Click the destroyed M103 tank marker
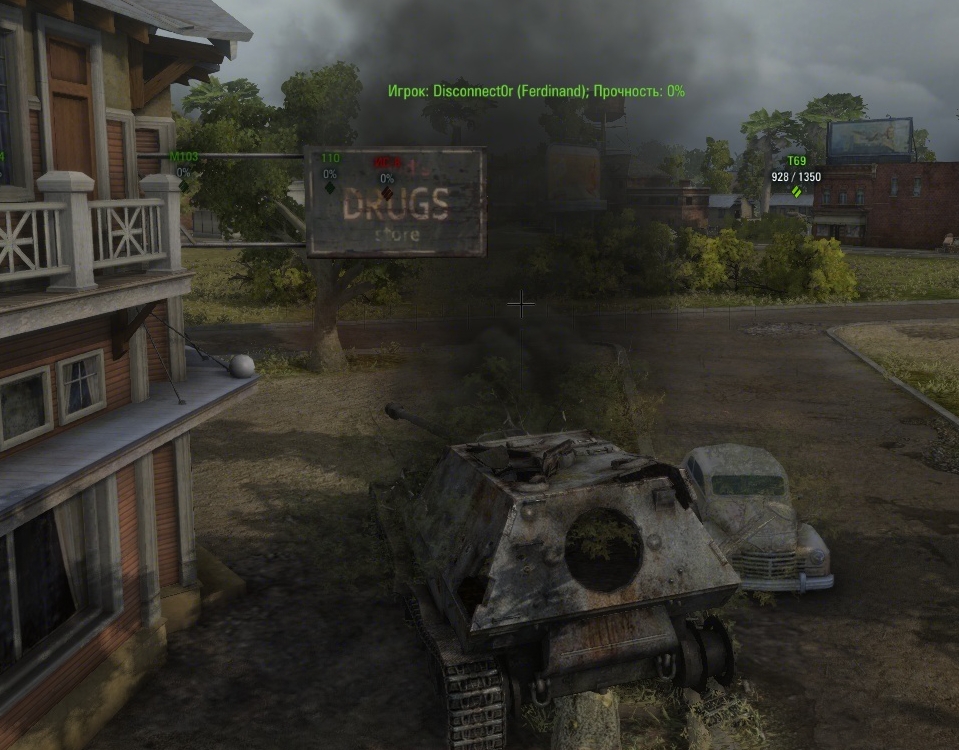 (x=184, y=184)
